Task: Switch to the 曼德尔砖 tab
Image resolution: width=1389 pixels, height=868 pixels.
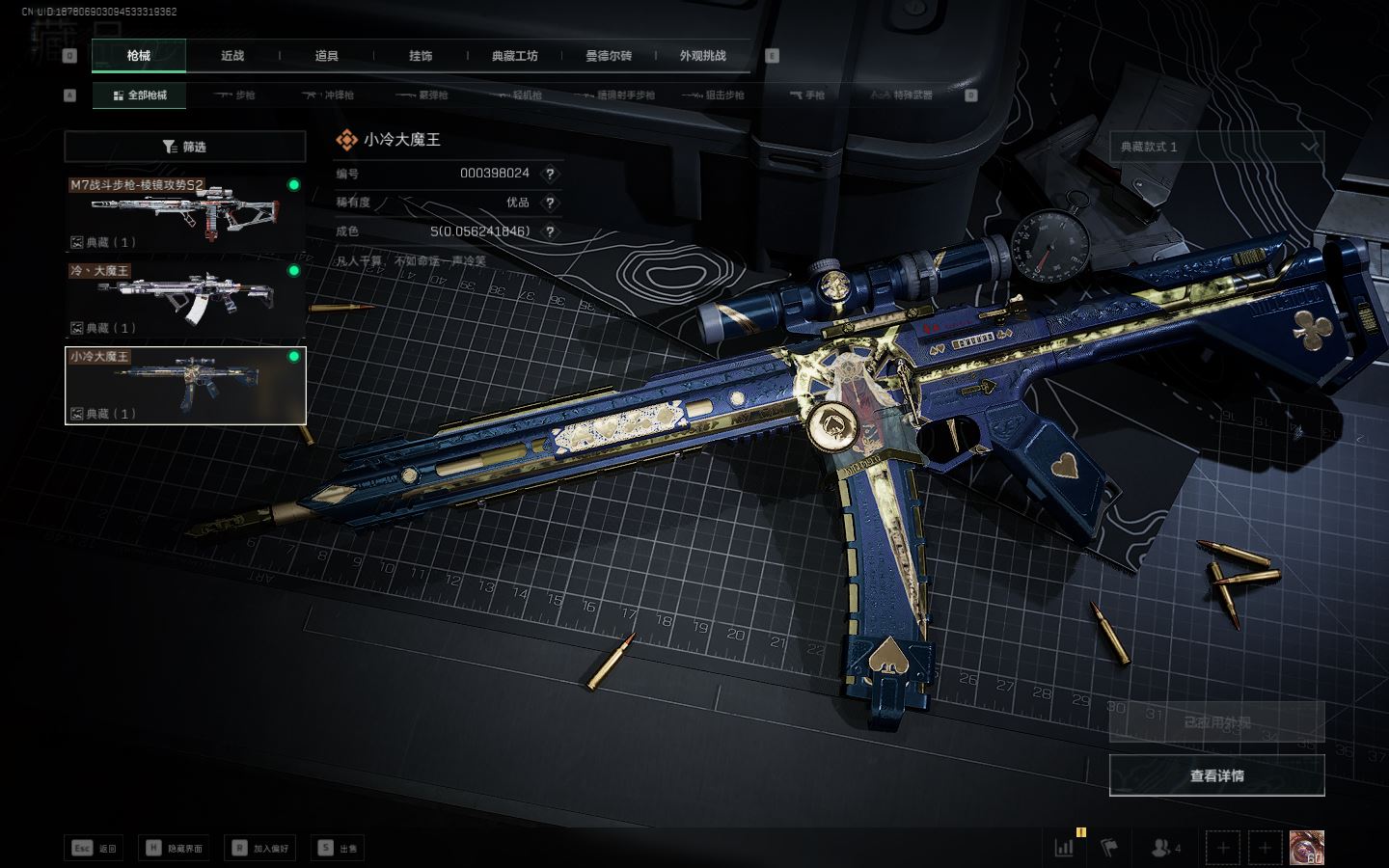Action: click(x=609, y=56)
